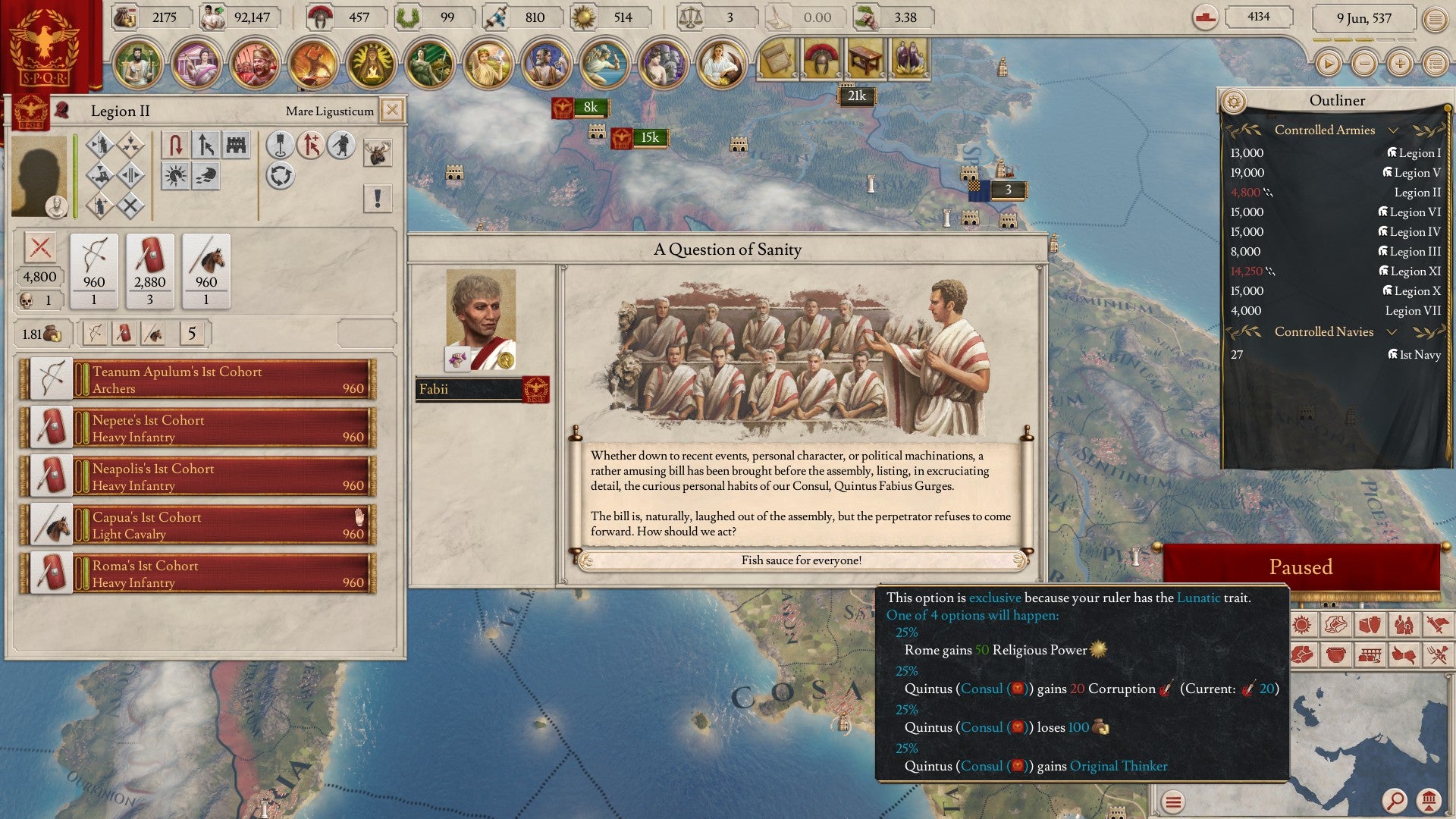Image resolution: width=1456 pixels, height=819 pixels.
Task: Open the menu list button near the date panel
Action: pos(1436,19)
